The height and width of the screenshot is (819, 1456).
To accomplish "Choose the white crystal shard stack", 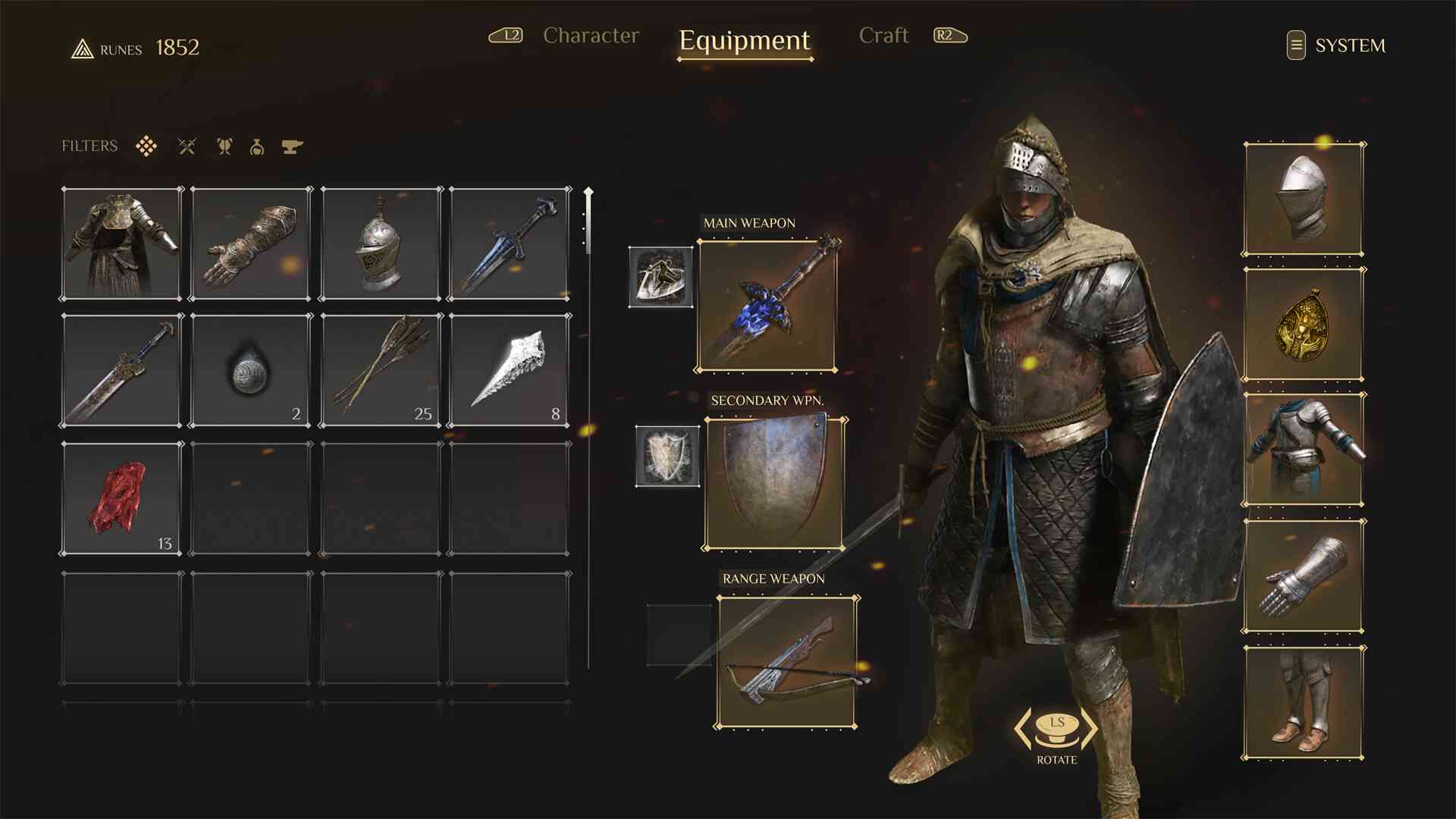I will pyautogui.click(x=509, y=371).
